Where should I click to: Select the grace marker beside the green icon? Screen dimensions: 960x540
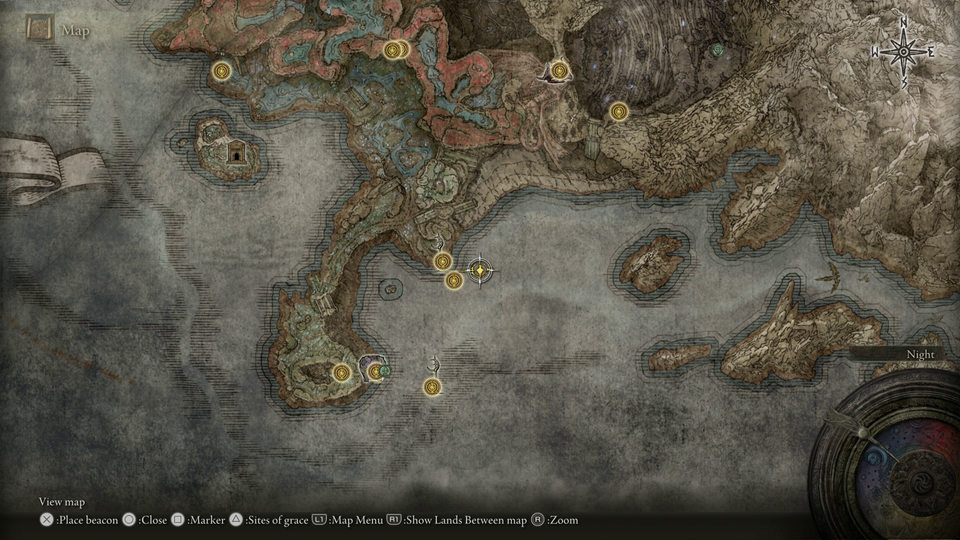[375, 372]
